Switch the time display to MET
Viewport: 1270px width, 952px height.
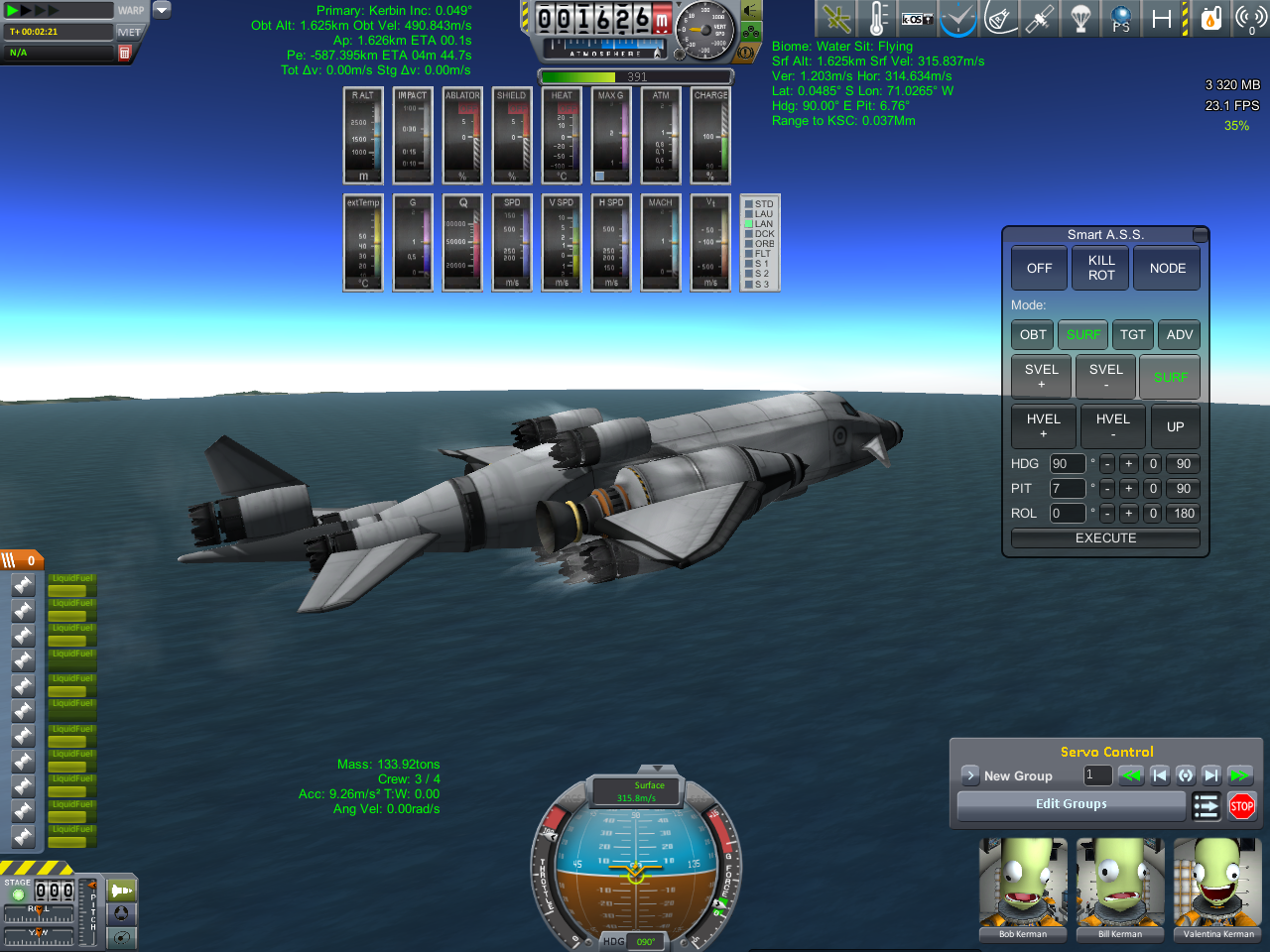(129, 33)
